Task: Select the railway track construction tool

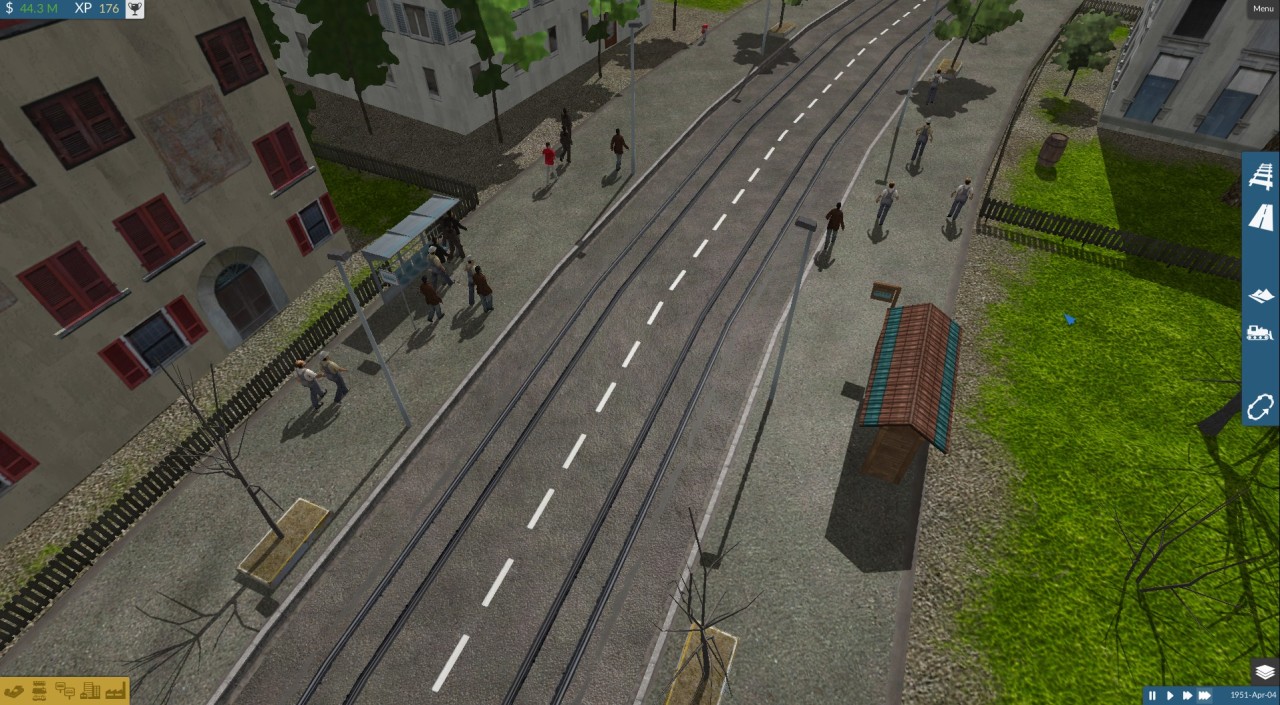Action: (1261, 177)
